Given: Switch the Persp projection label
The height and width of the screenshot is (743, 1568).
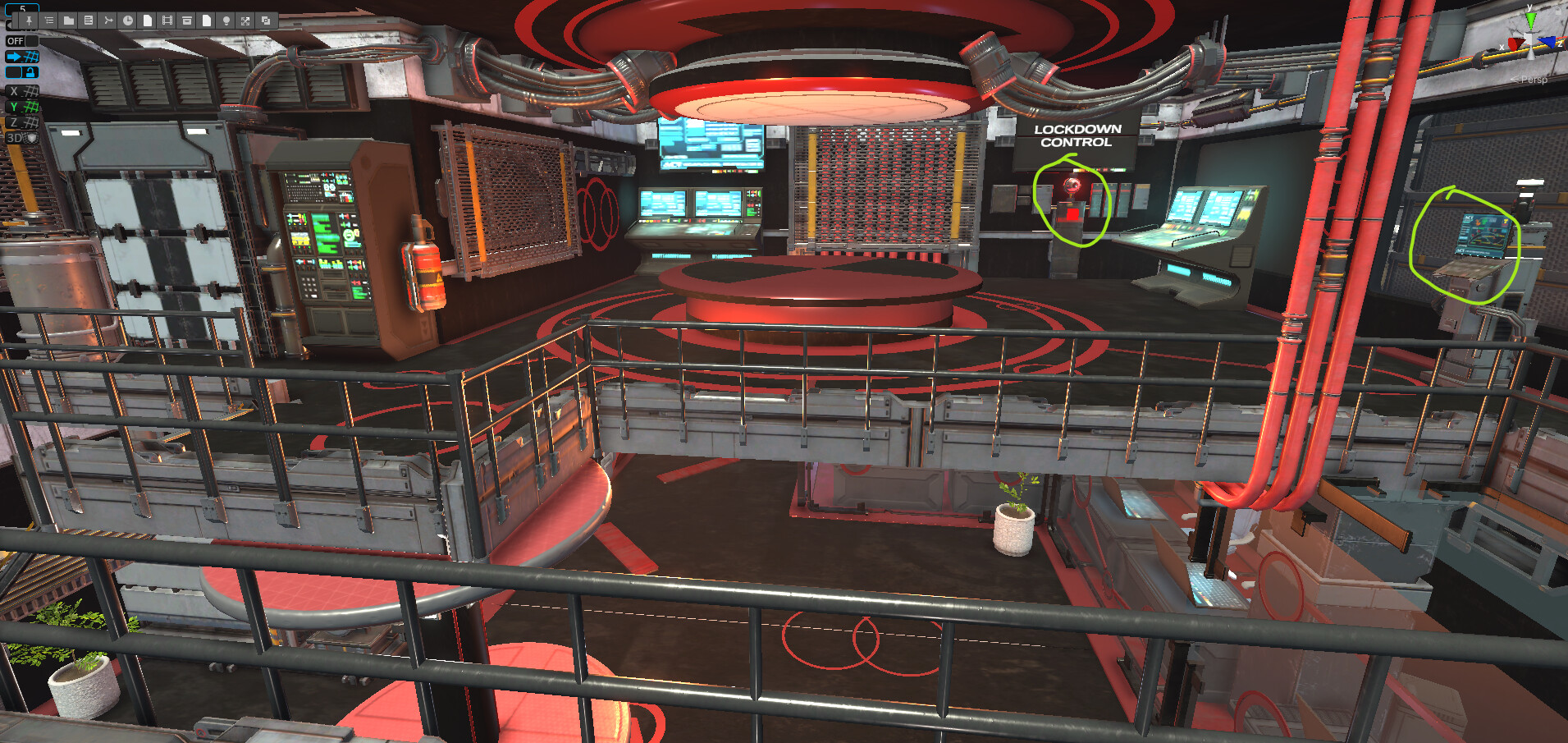Looking at the screenshot, I should pos(1532,80).
